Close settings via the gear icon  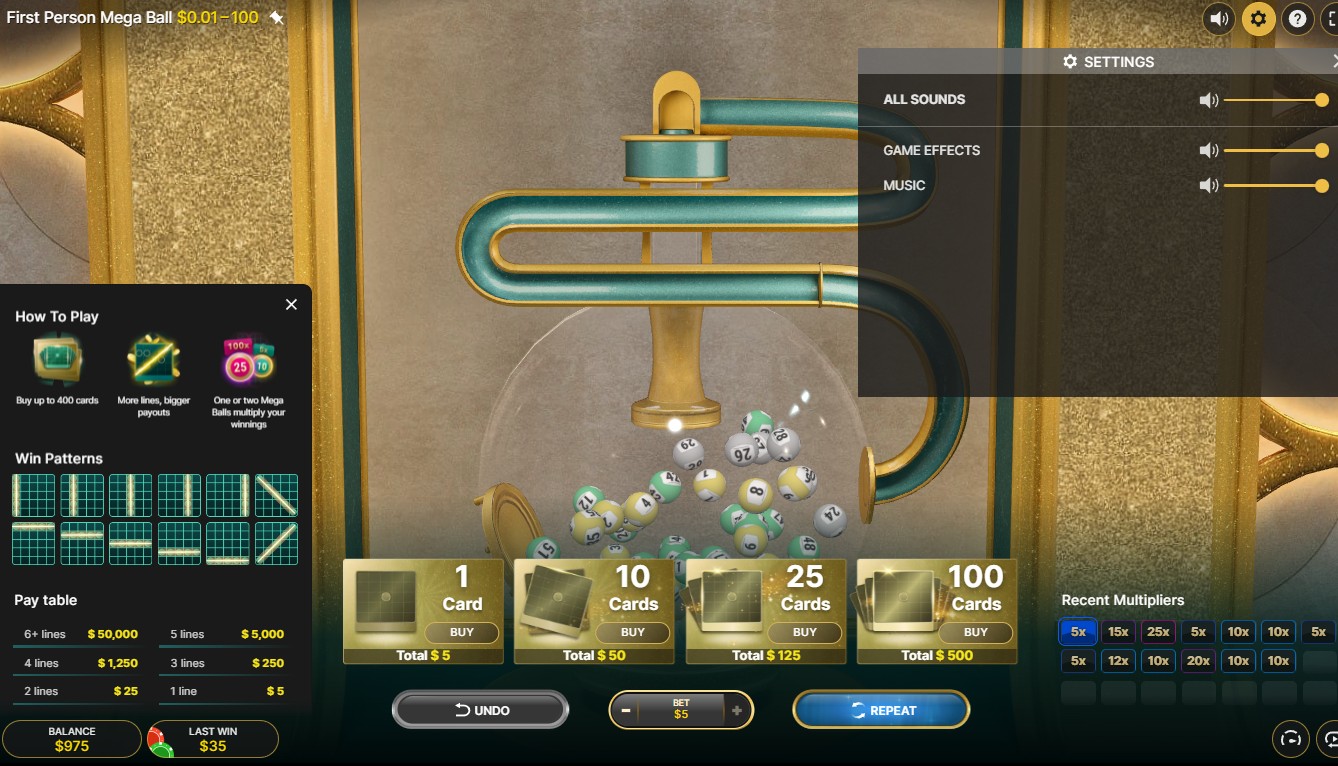(1258, 18)
